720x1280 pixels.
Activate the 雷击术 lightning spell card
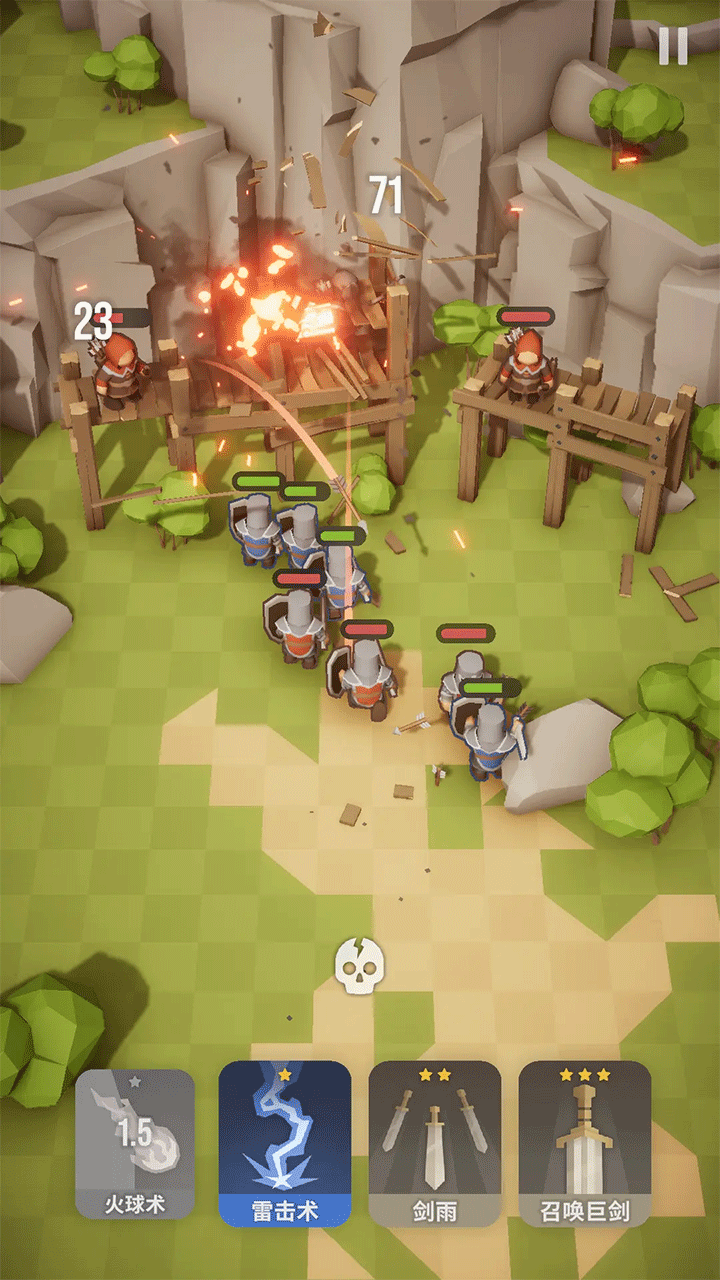click(x=285, y=1144)
